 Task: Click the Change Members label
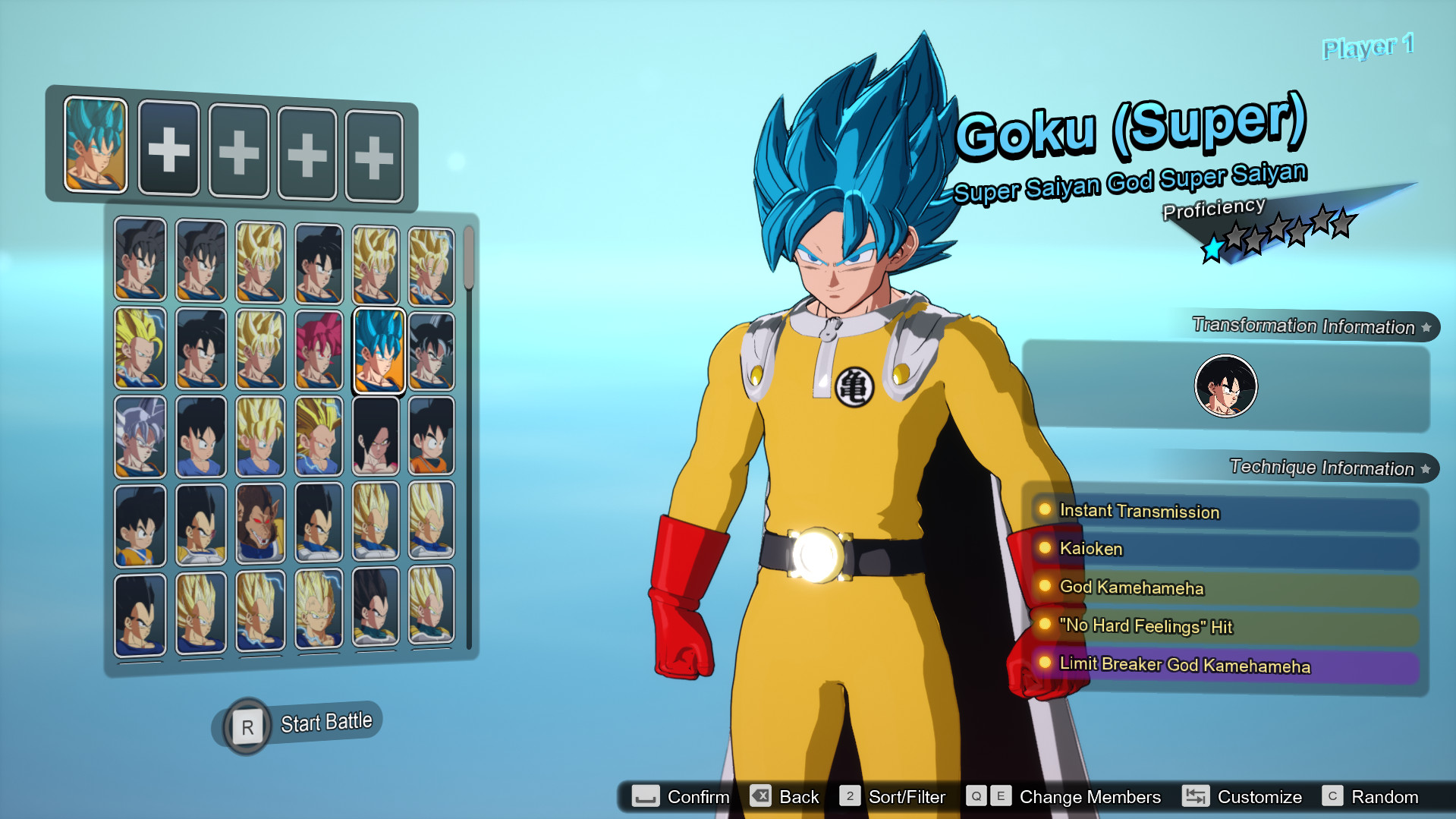click(1089, 797)
